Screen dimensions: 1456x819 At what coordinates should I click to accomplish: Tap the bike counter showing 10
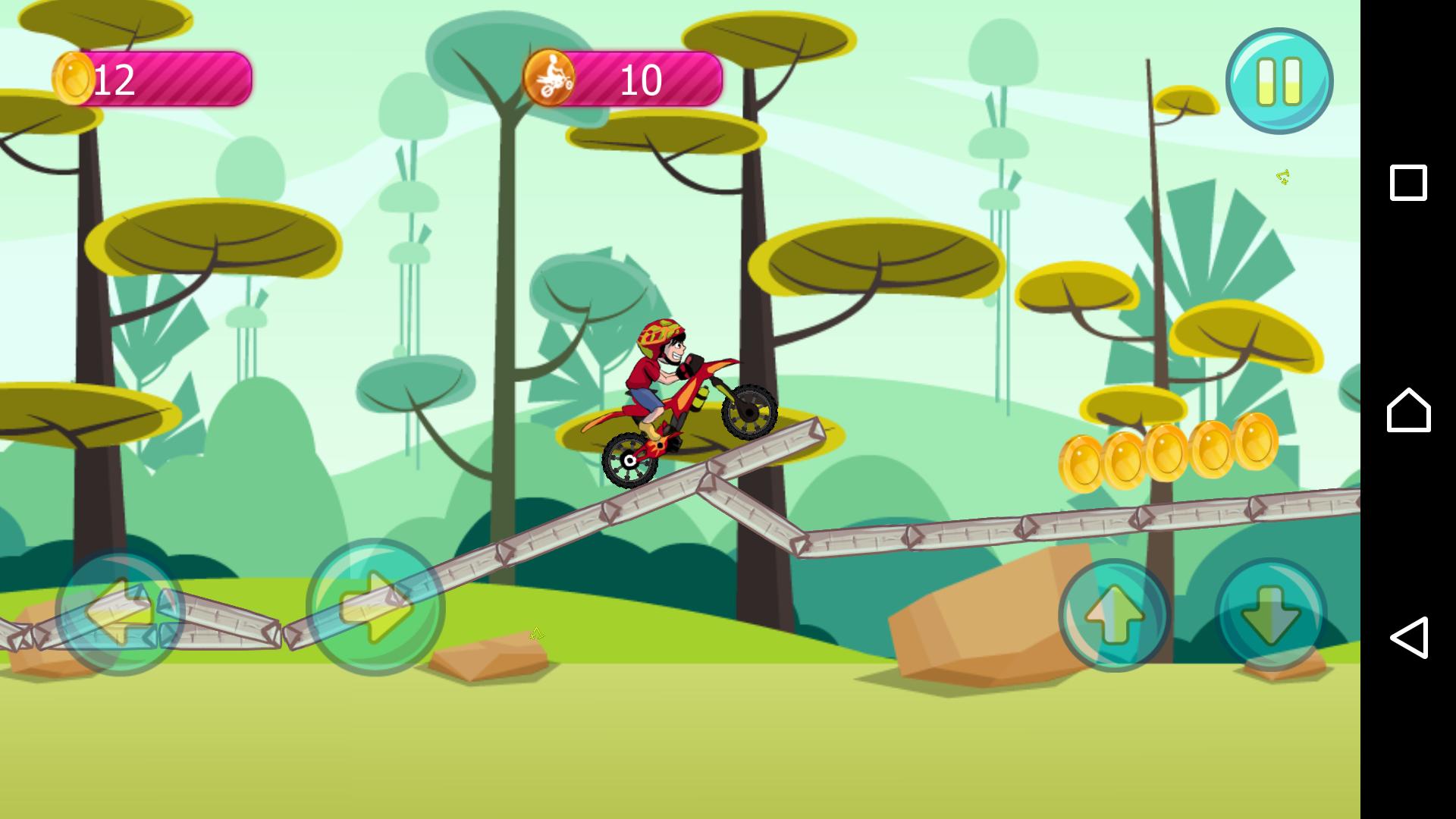click(641, 77)
